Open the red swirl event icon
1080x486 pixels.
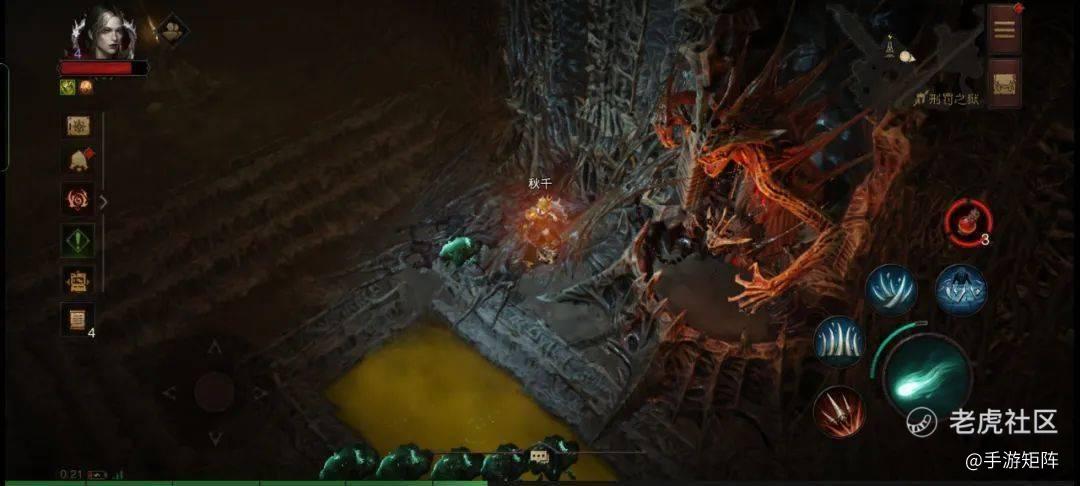(78, 199)
